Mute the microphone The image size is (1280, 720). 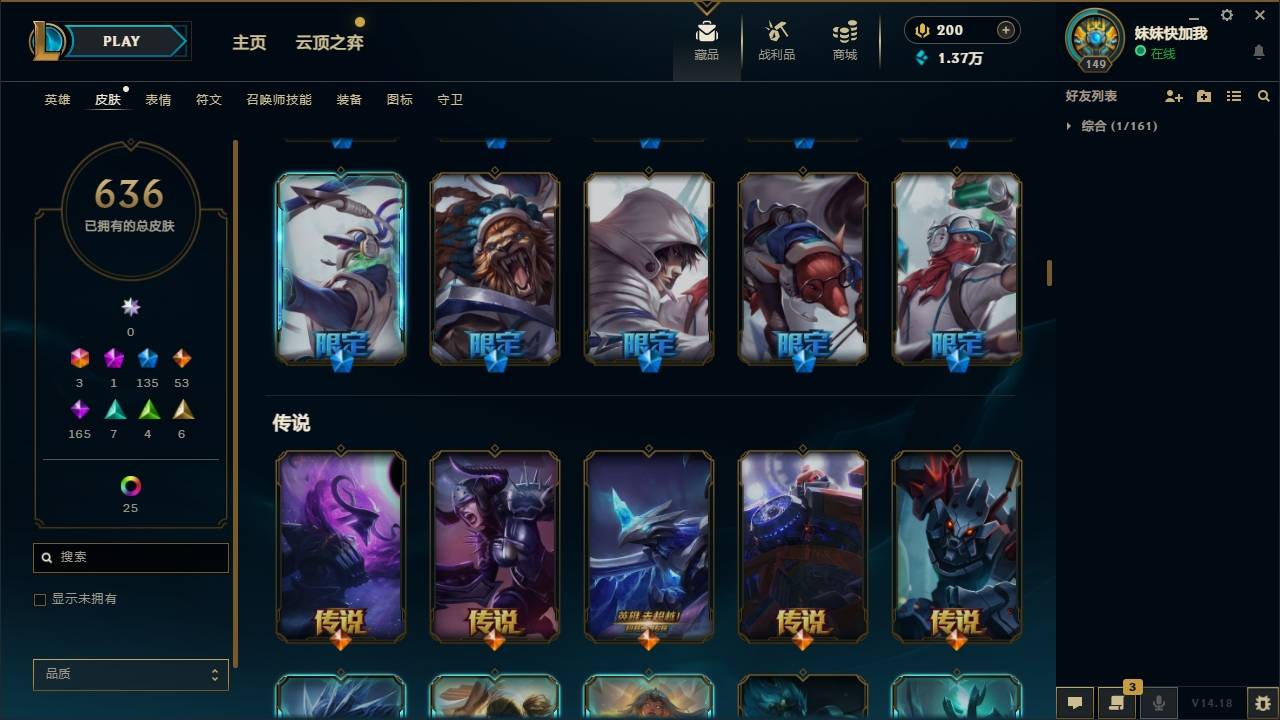pyautogui.click(x=1161, y=703)
